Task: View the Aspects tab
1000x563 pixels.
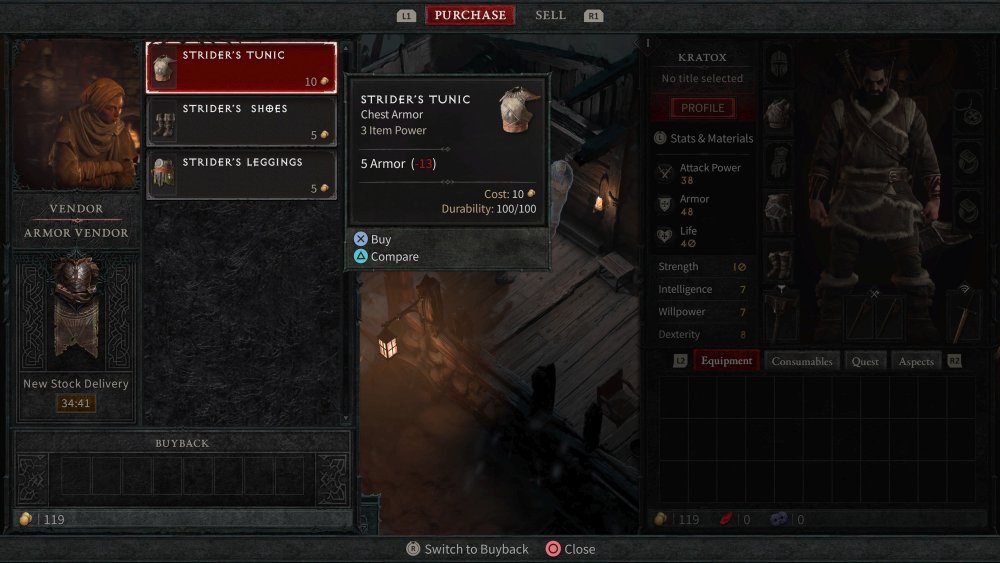Action: pos(916,361)
